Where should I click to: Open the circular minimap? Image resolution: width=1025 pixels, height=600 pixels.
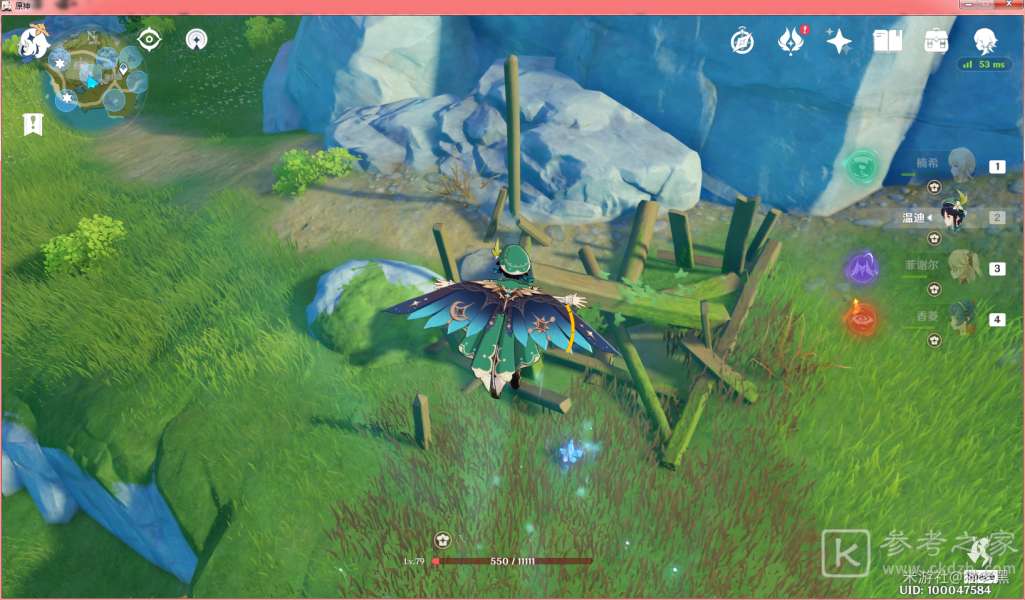(x=97, y=79)
